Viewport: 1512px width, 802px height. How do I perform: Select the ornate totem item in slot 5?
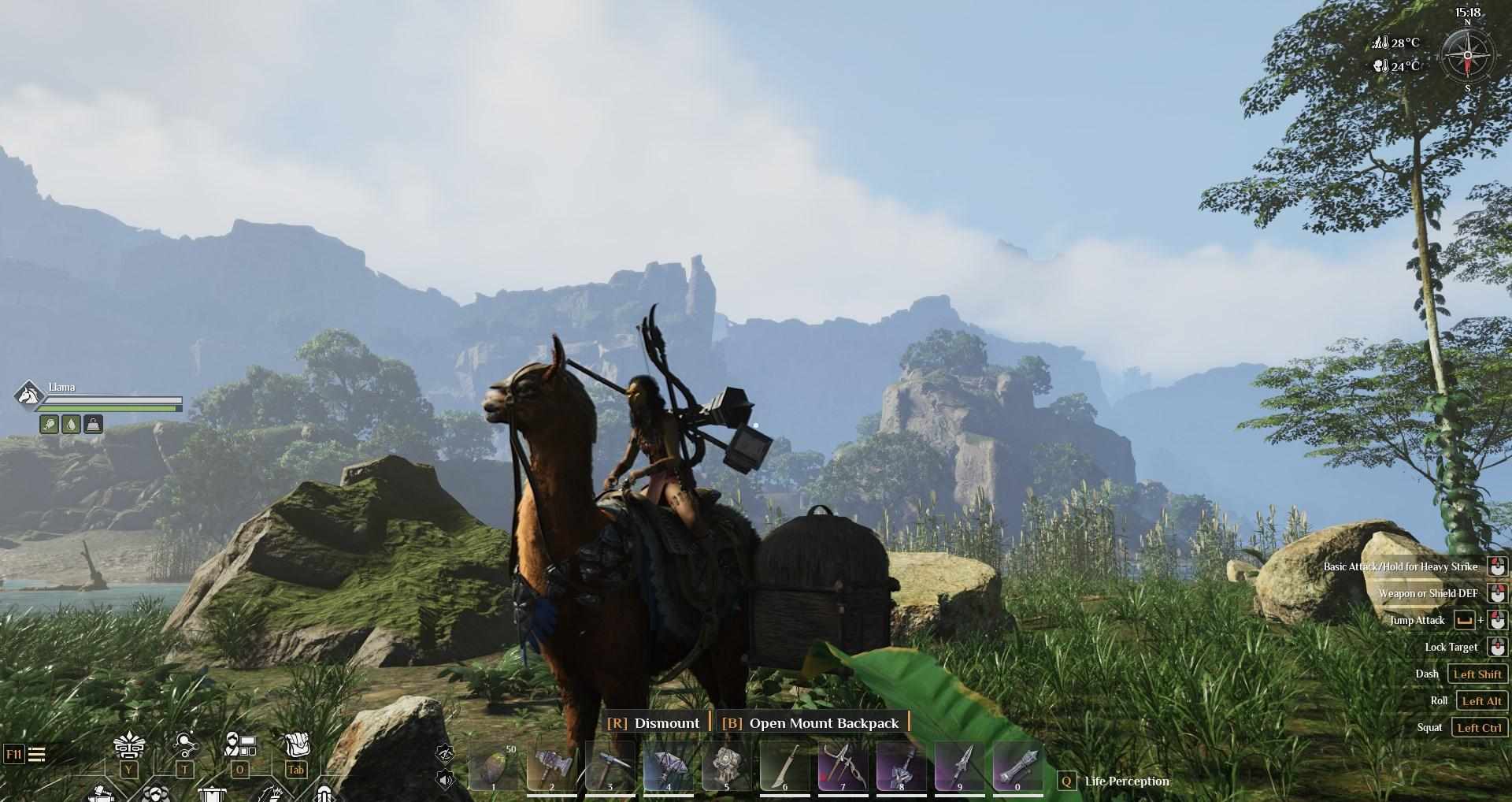pos(726,767)
